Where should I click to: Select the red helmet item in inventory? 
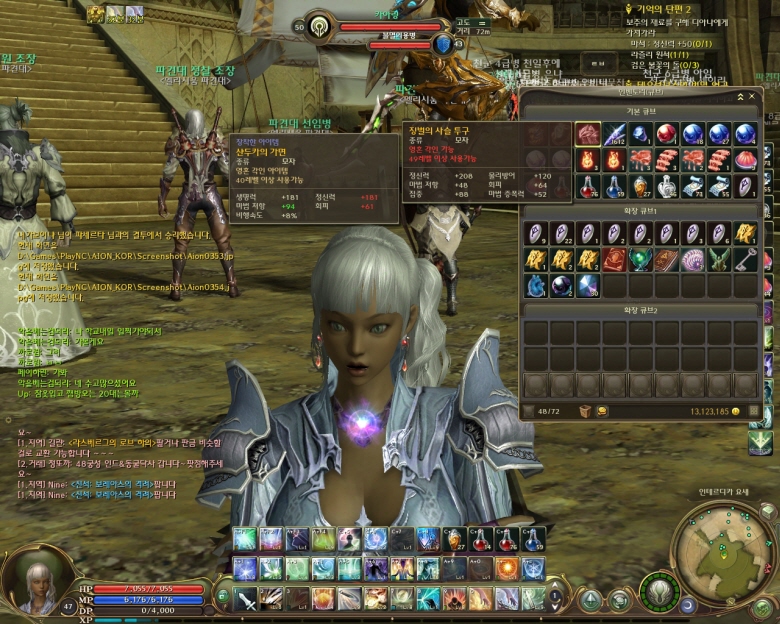tap(588, 134)
